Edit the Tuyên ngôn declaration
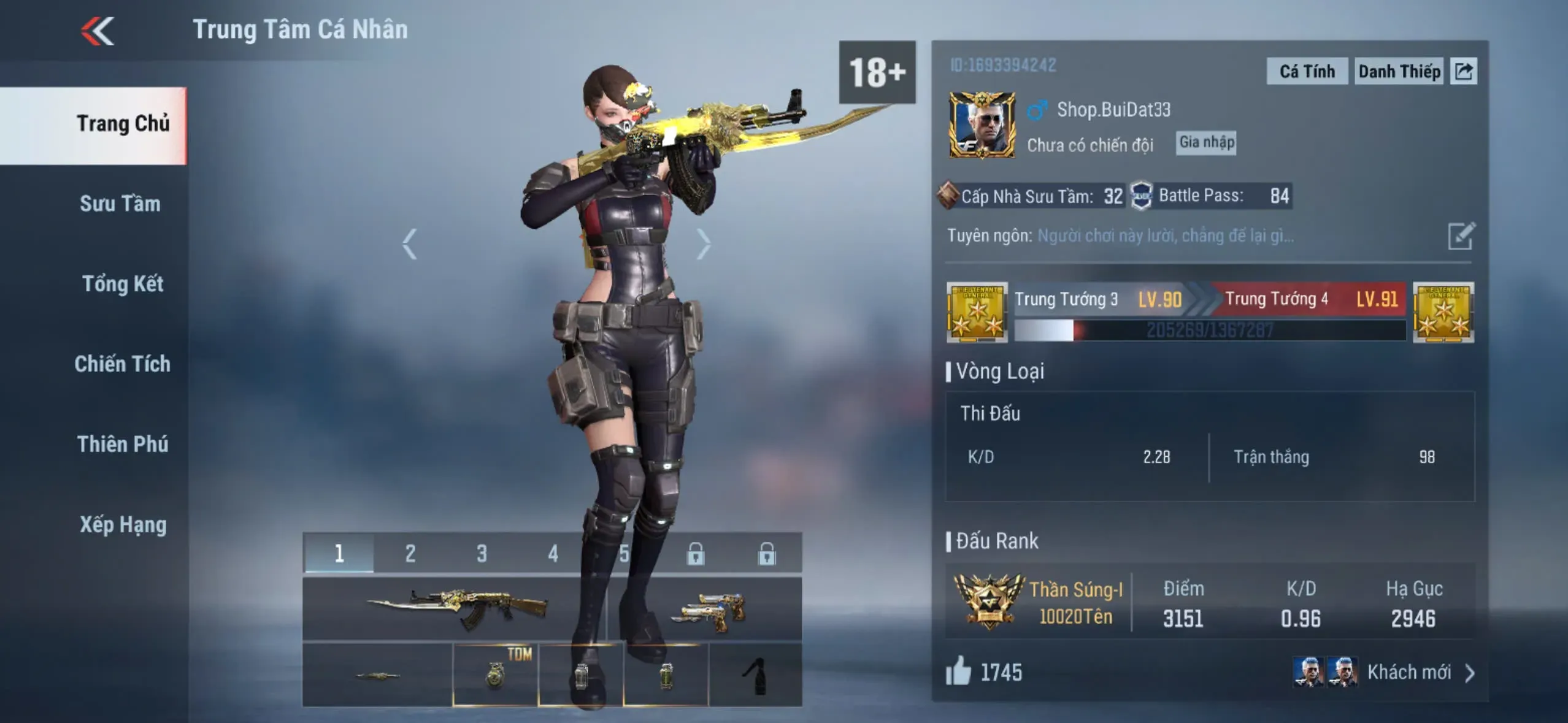1568x723 pixels. 1461,236
